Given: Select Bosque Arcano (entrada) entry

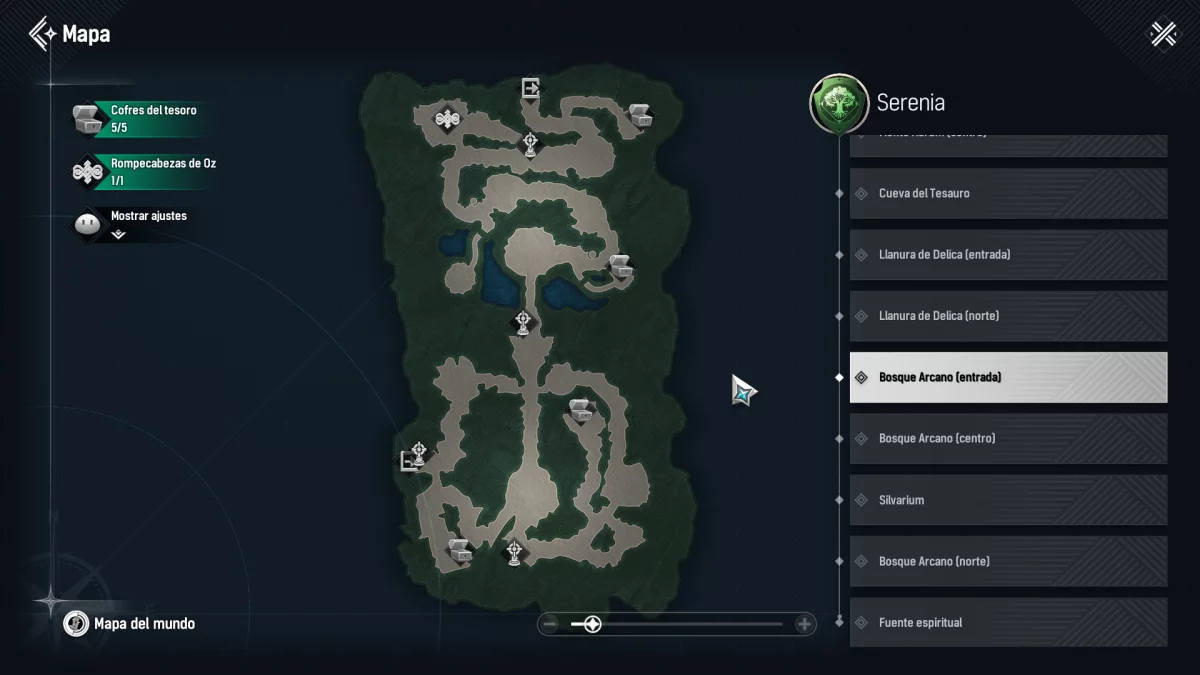Looking at the screenshot, I should 1008,377.
